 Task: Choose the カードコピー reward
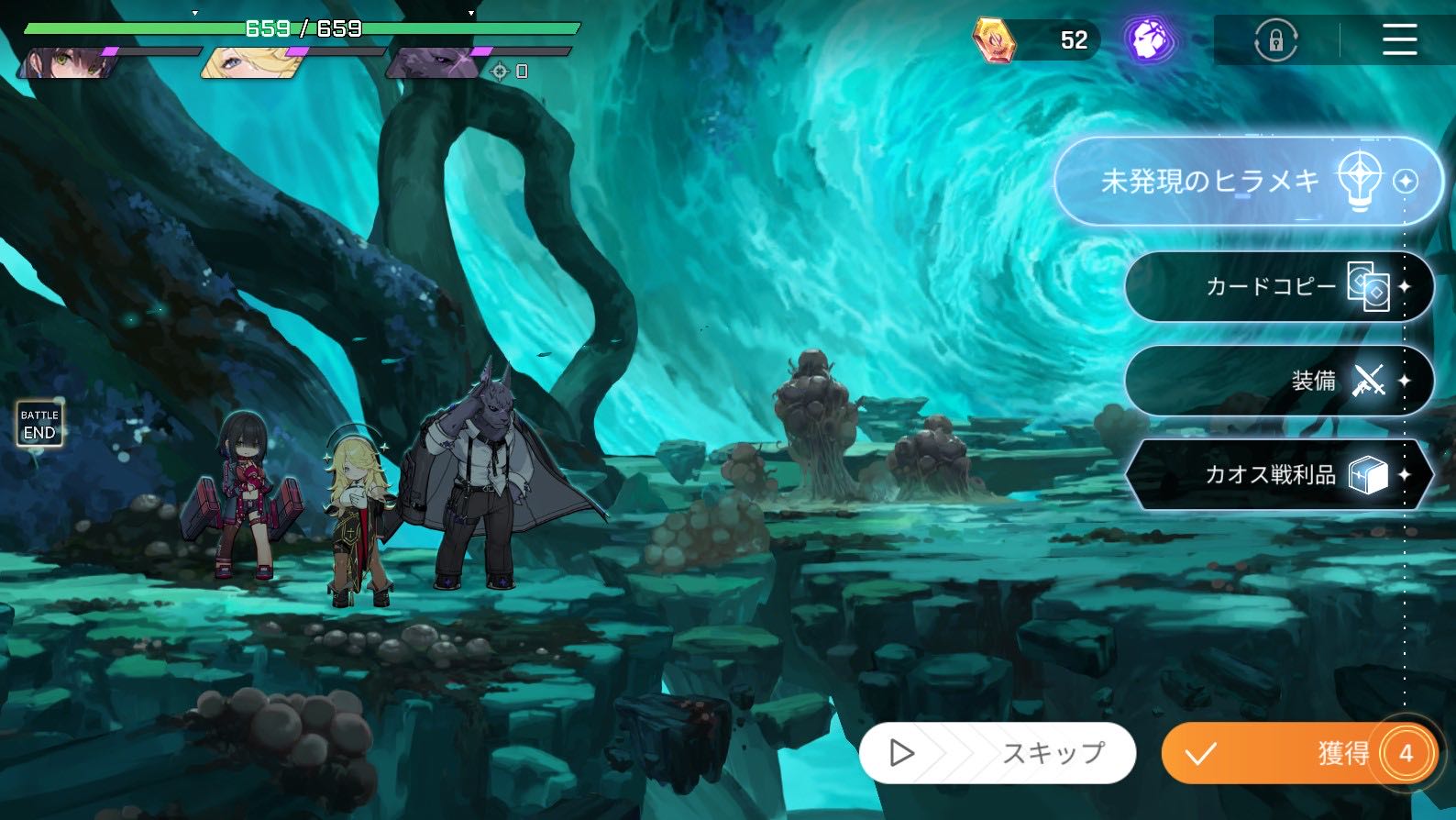tap(1278, 287)
